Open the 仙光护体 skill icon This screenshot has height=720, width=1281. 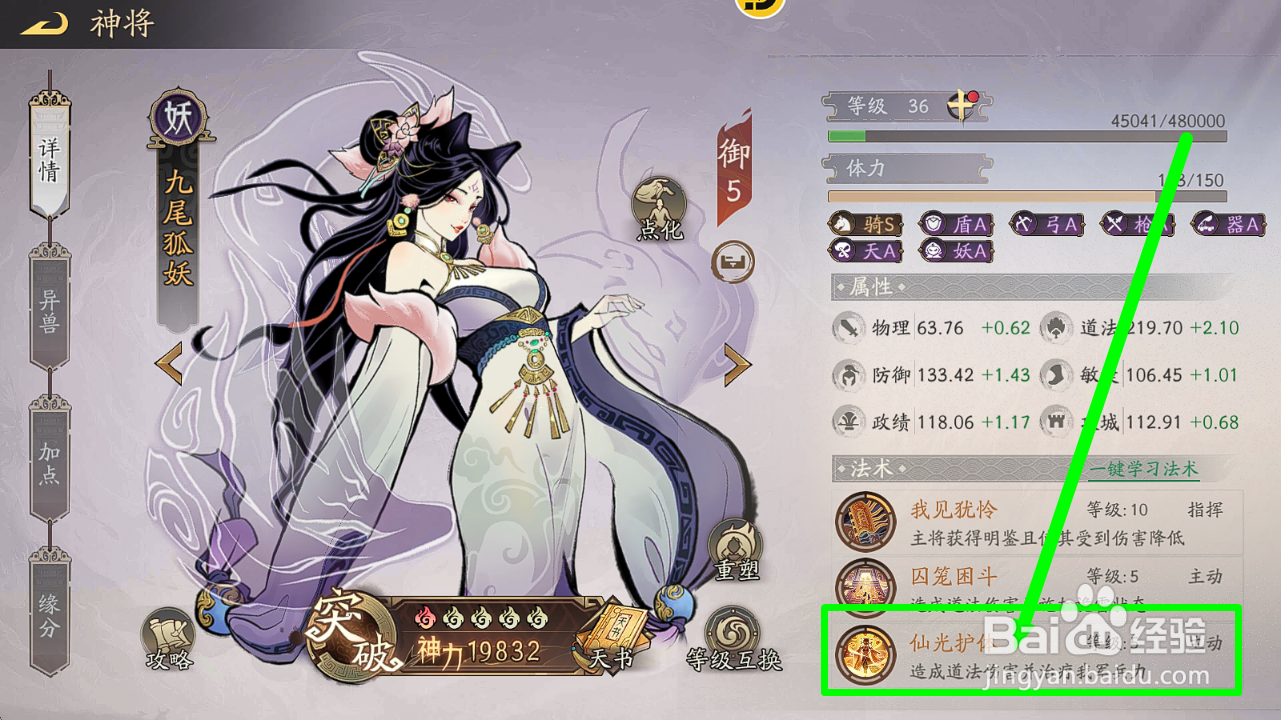[x=866, y=654]
